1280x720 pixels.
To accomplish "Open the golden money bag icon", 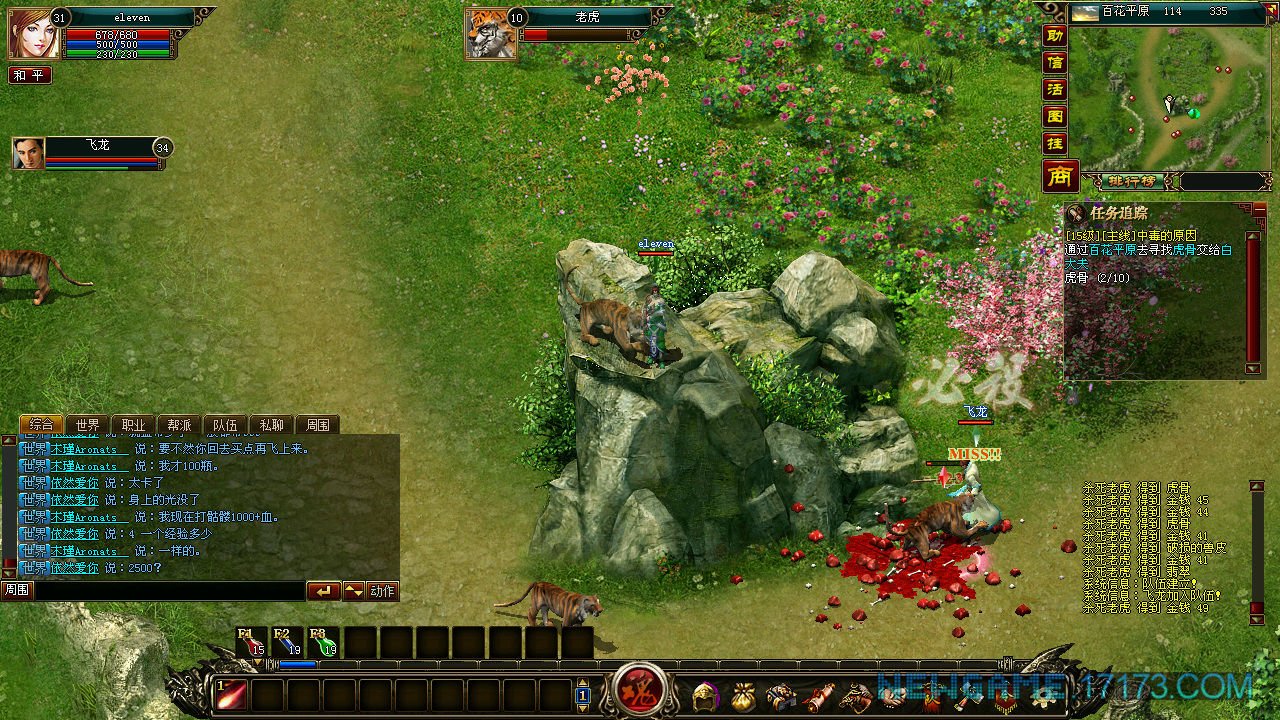I will [744, 695].
